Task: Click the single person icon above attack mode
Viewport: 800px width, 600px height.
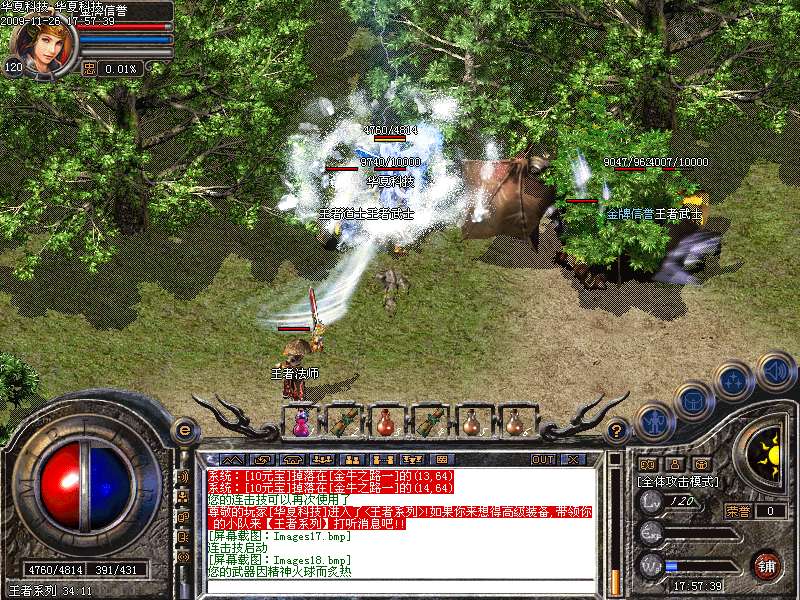Action: [674, 464]
